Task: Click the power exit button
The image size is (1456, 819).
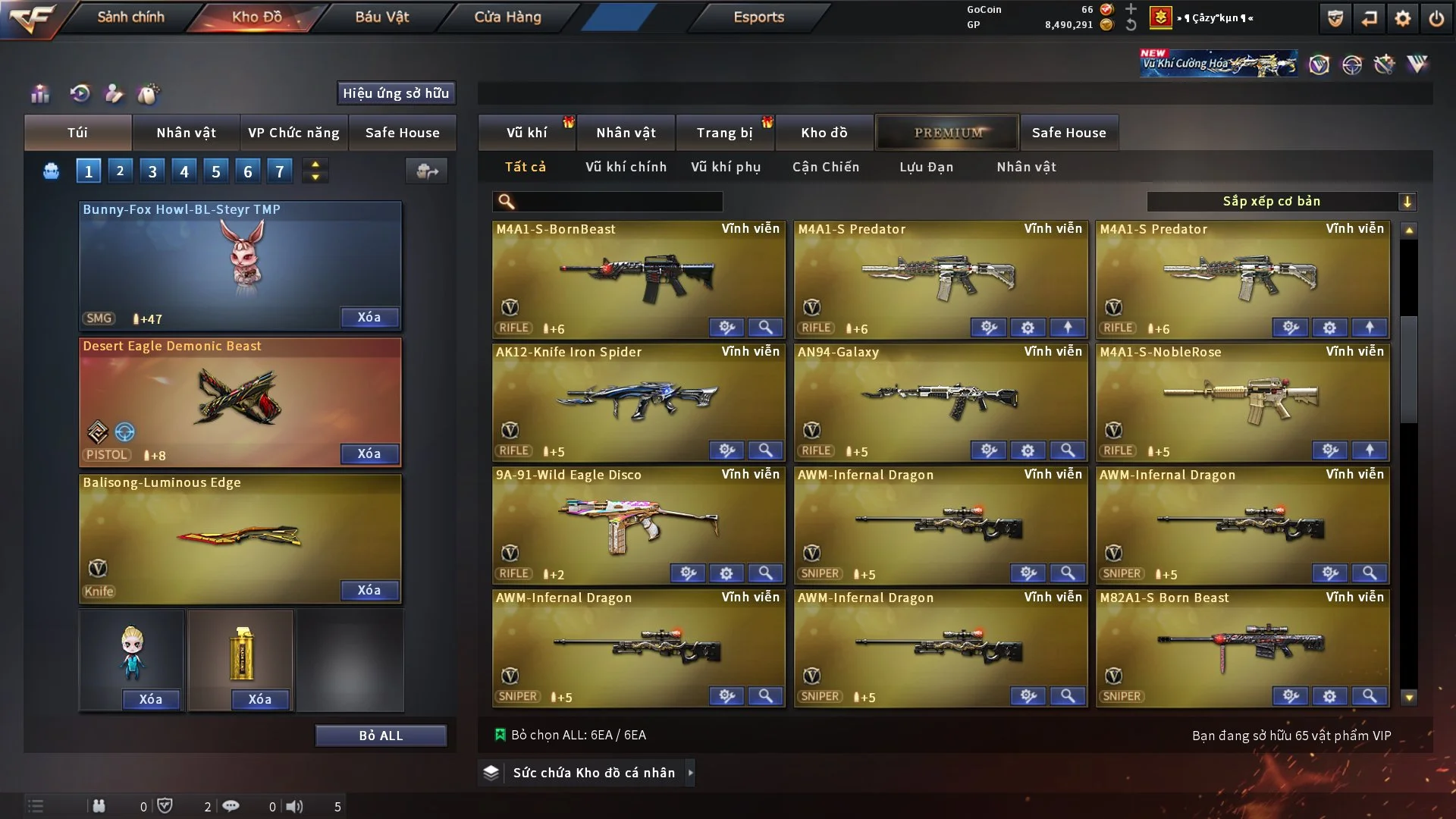Action: click(1436, 18)
